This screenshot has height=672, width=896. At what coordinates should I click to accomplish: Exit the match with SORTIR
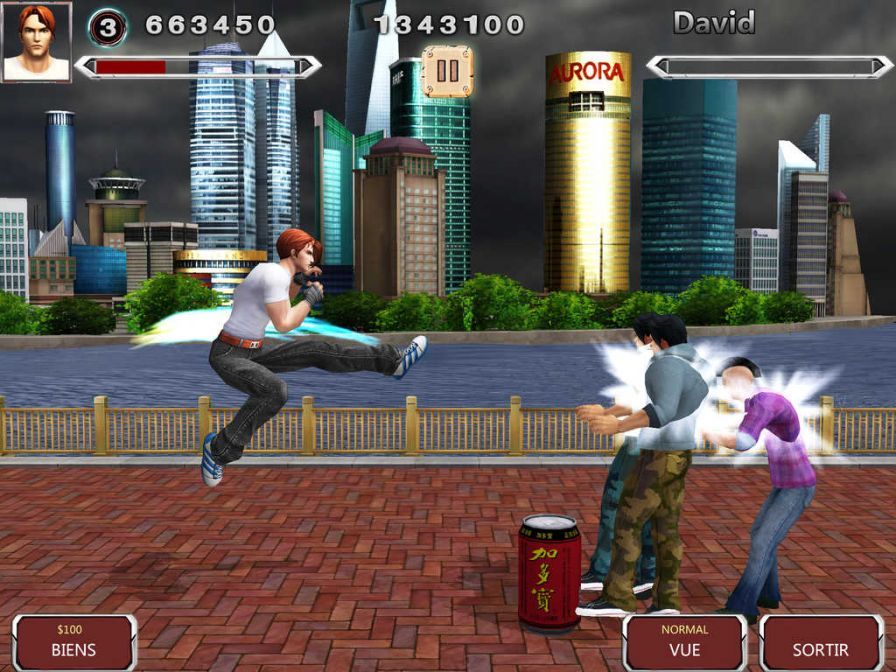(x=820, y=642)
